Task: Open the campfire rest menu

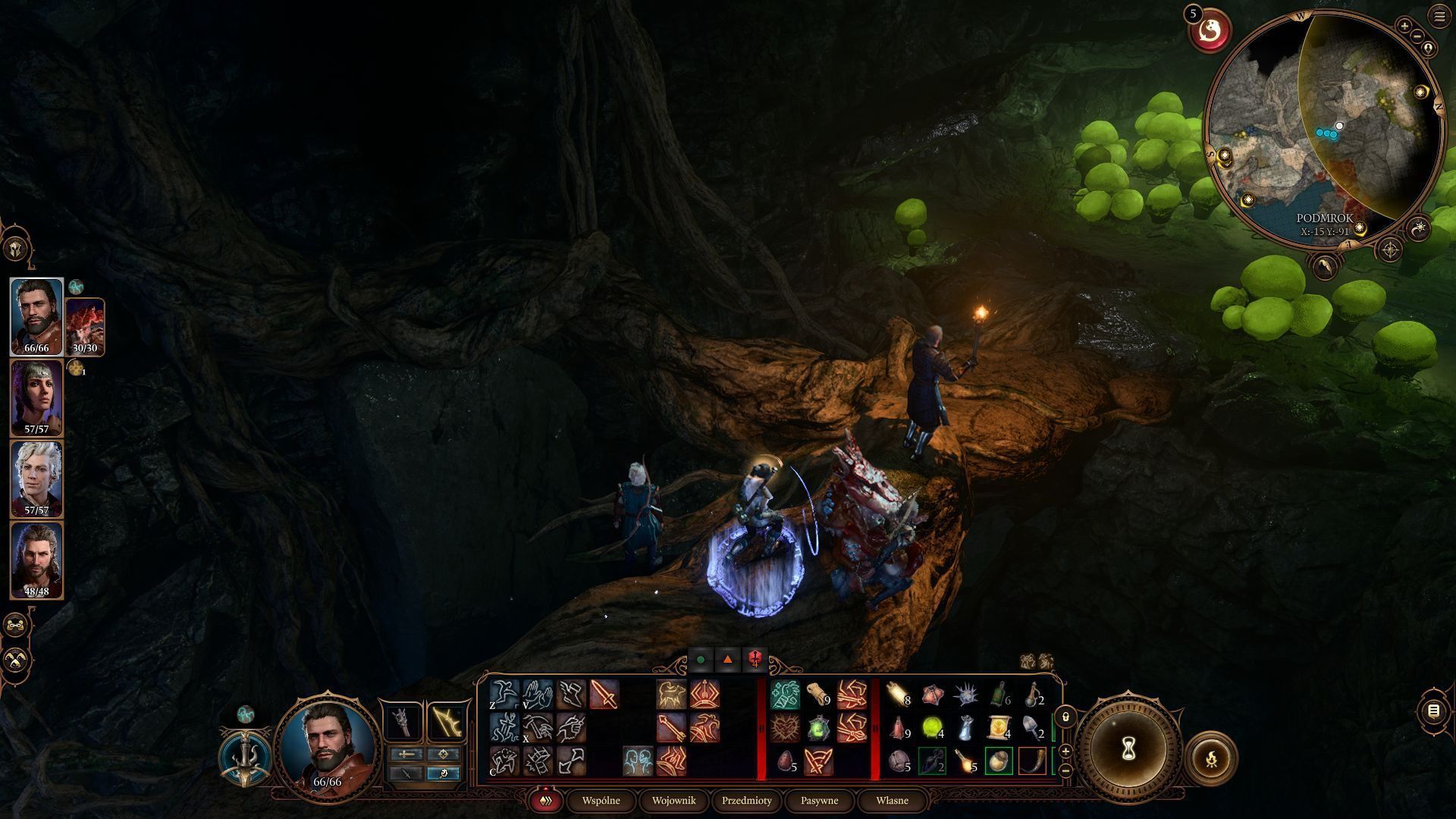Action: click(x=1211, y=757)
